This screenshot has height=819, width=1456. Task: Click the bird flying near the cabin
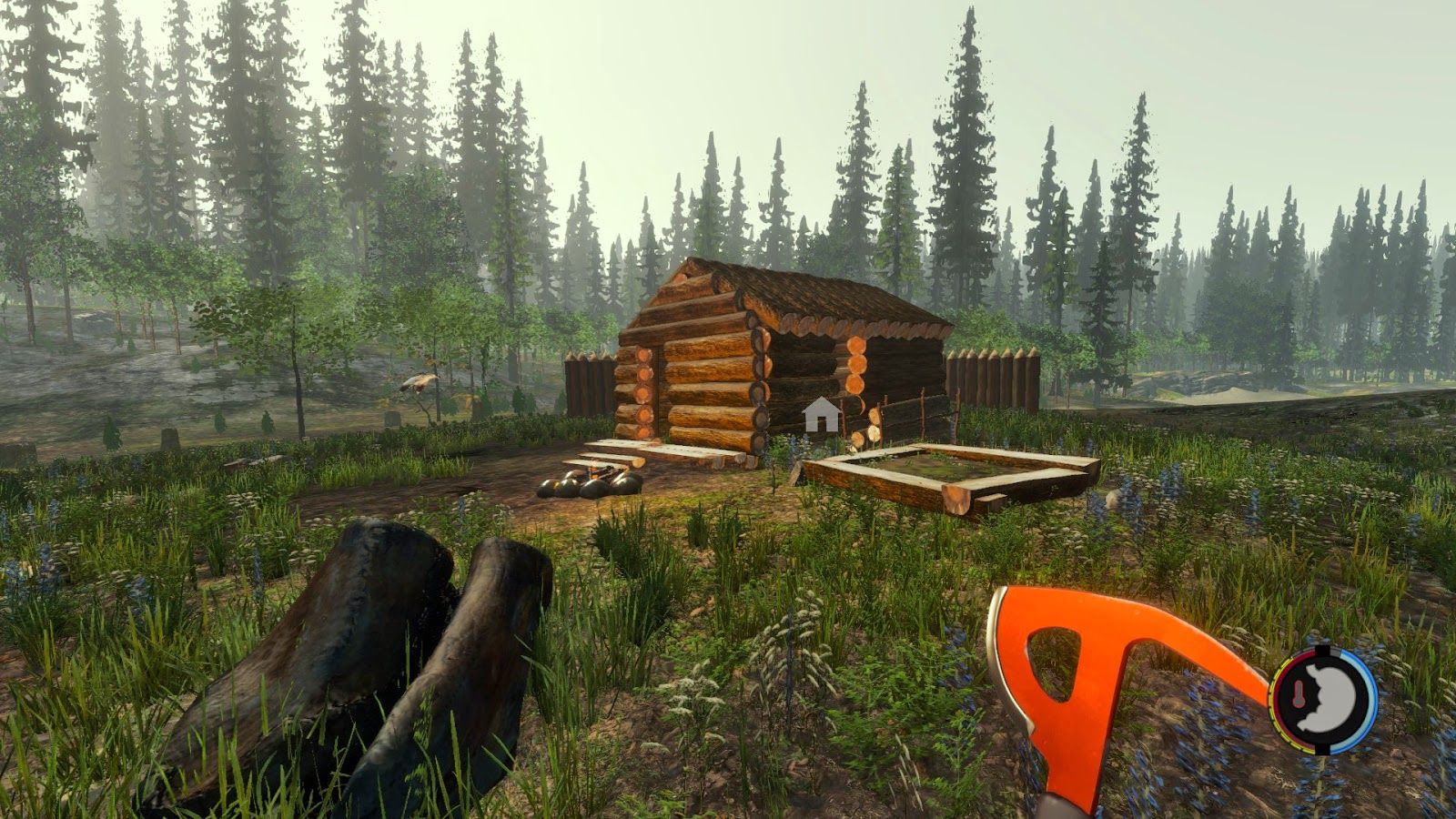point(420,384)
